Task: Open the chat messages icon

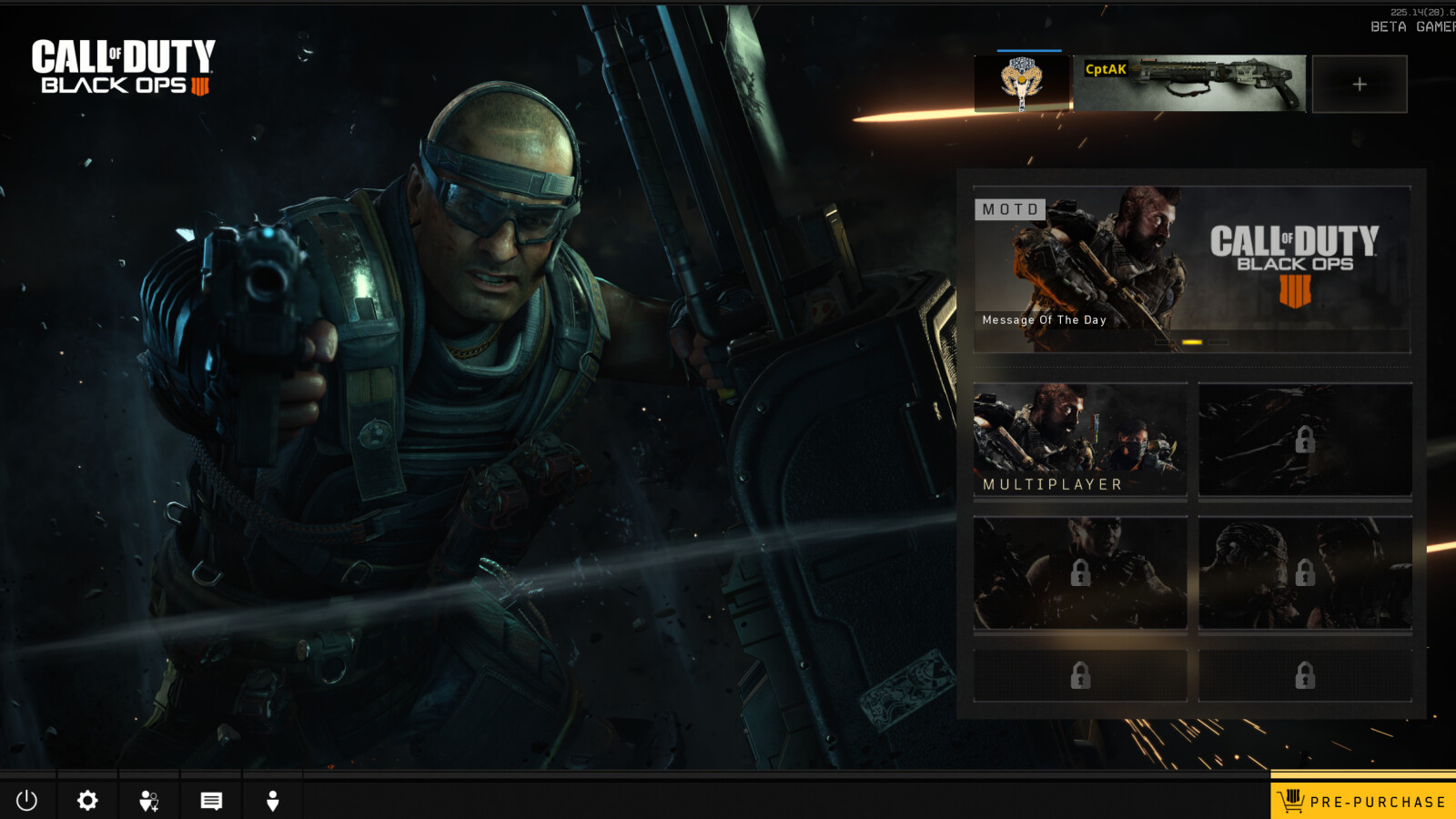Action: coord(211,801)
